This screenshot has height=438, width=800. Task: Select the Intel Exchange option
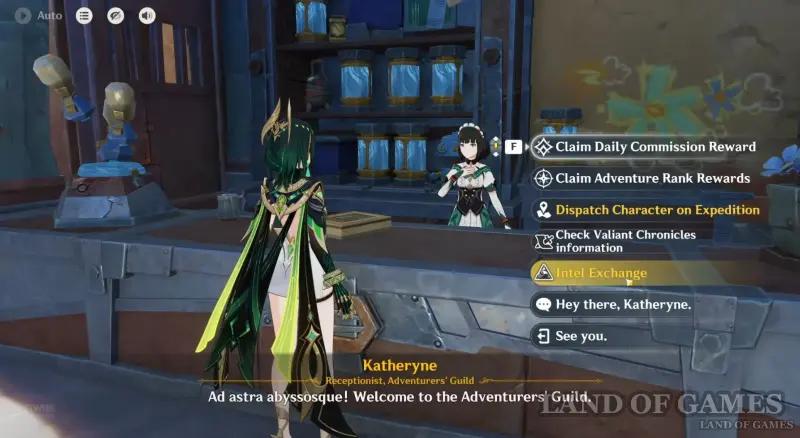[601, 273]
